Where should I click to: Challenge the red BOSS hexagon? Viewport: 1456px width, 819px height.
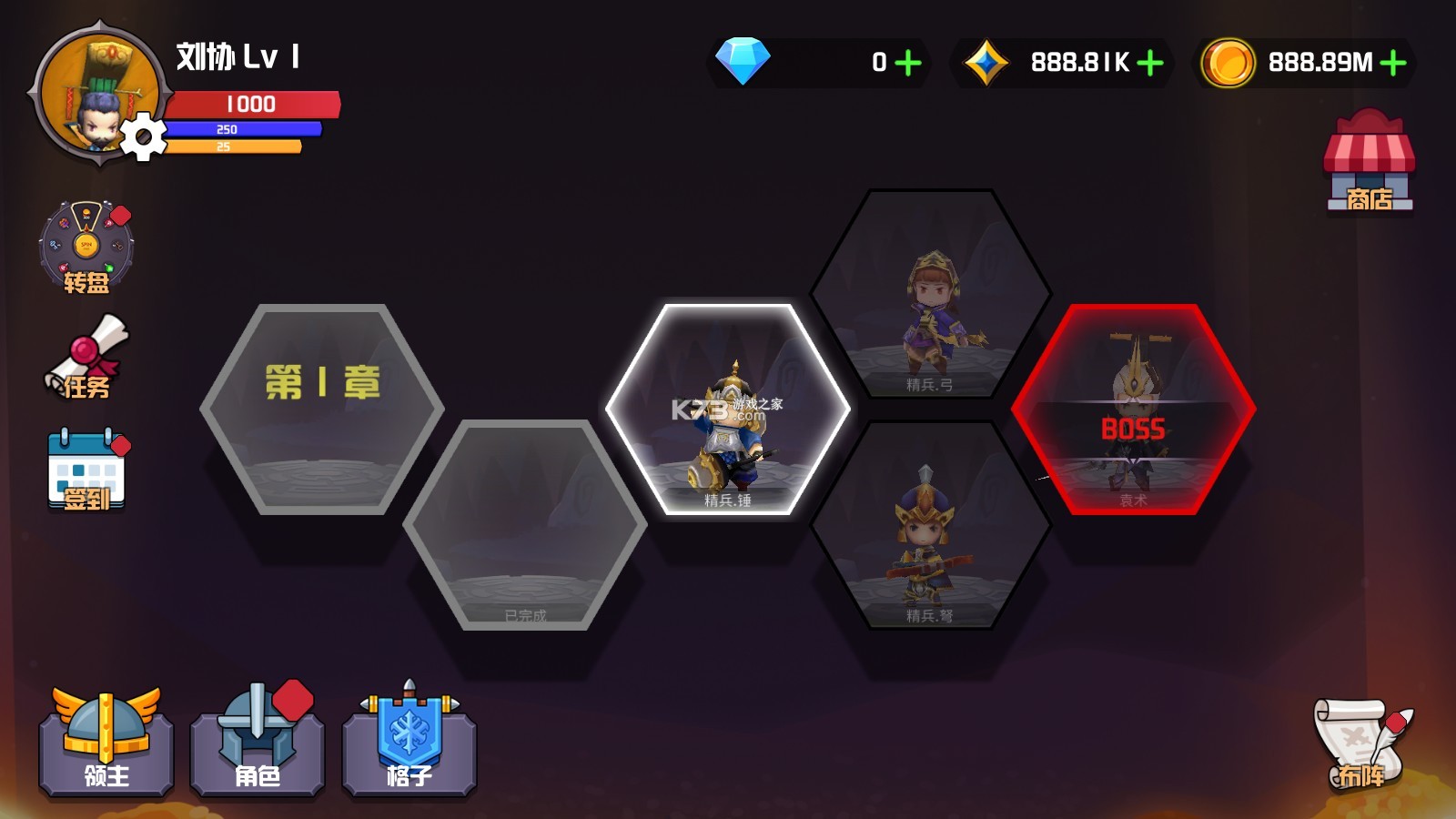point(1133,409)
